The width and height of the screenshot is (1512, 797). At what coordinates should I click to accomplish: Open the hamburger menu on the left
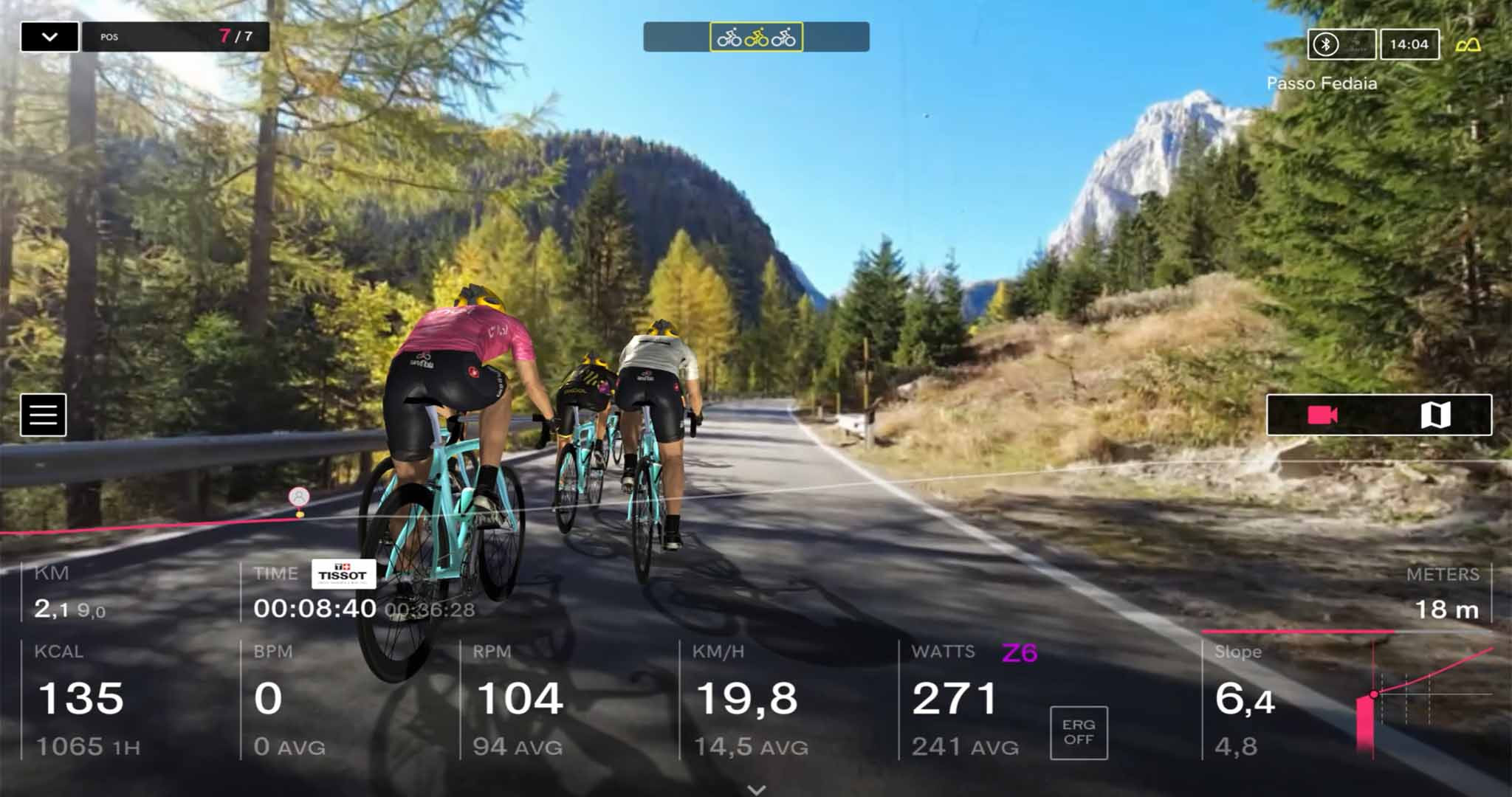click(x=44, y=413)
